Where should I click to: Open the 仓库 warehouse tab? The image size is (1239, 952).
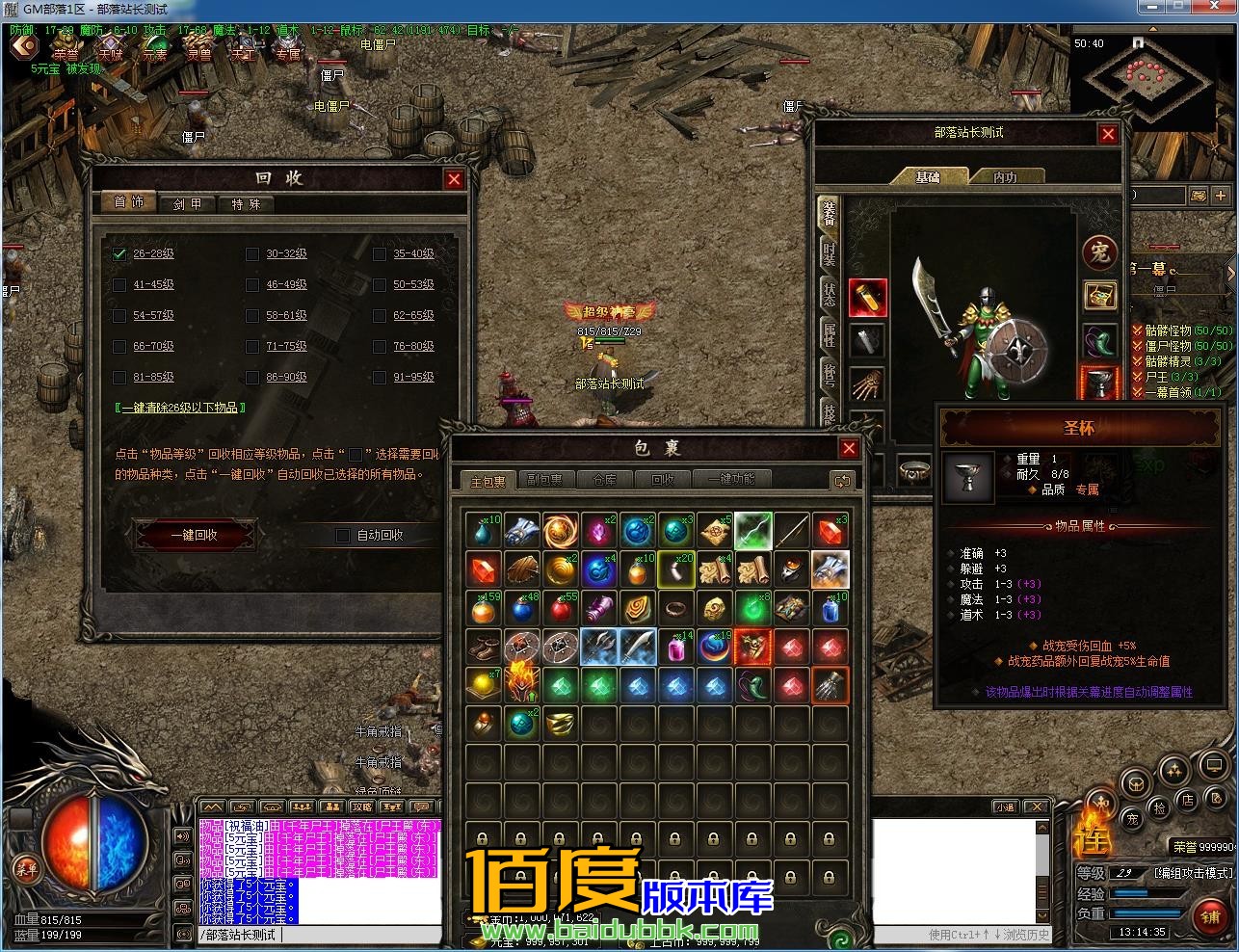pos(604,480)
